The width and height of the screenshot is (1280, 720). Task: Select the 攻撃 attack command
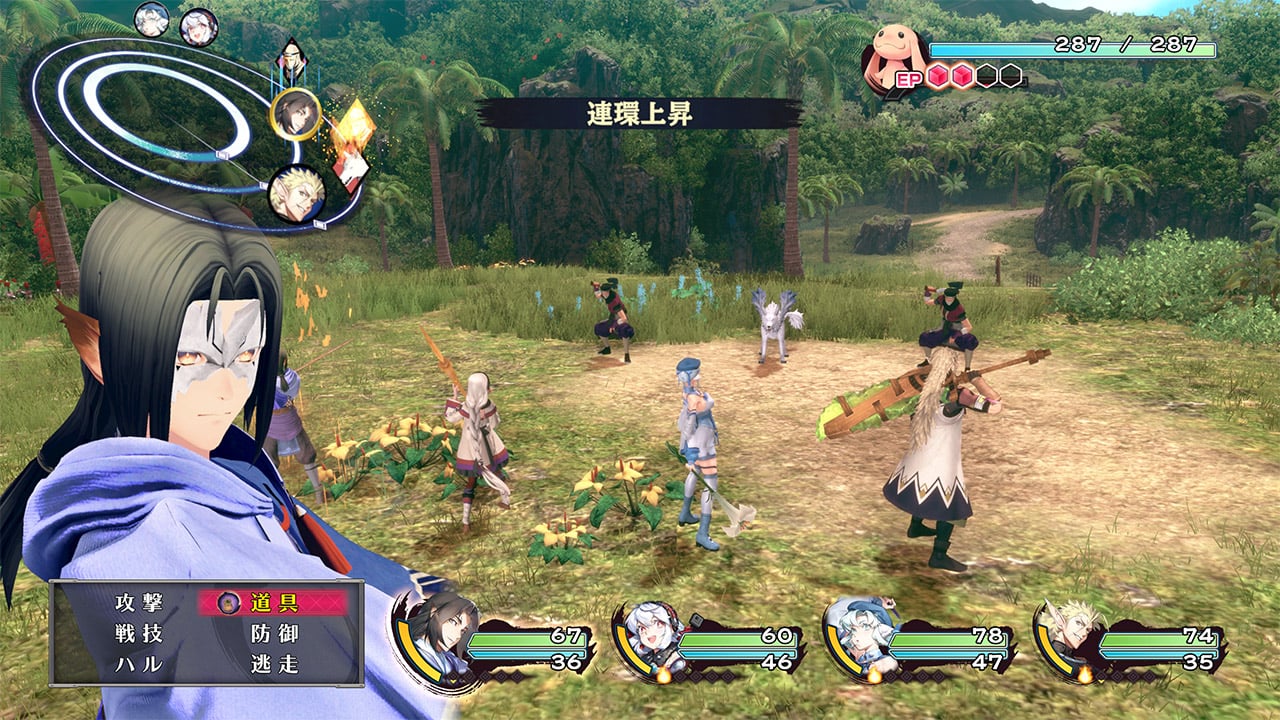[x=138, y=603]
